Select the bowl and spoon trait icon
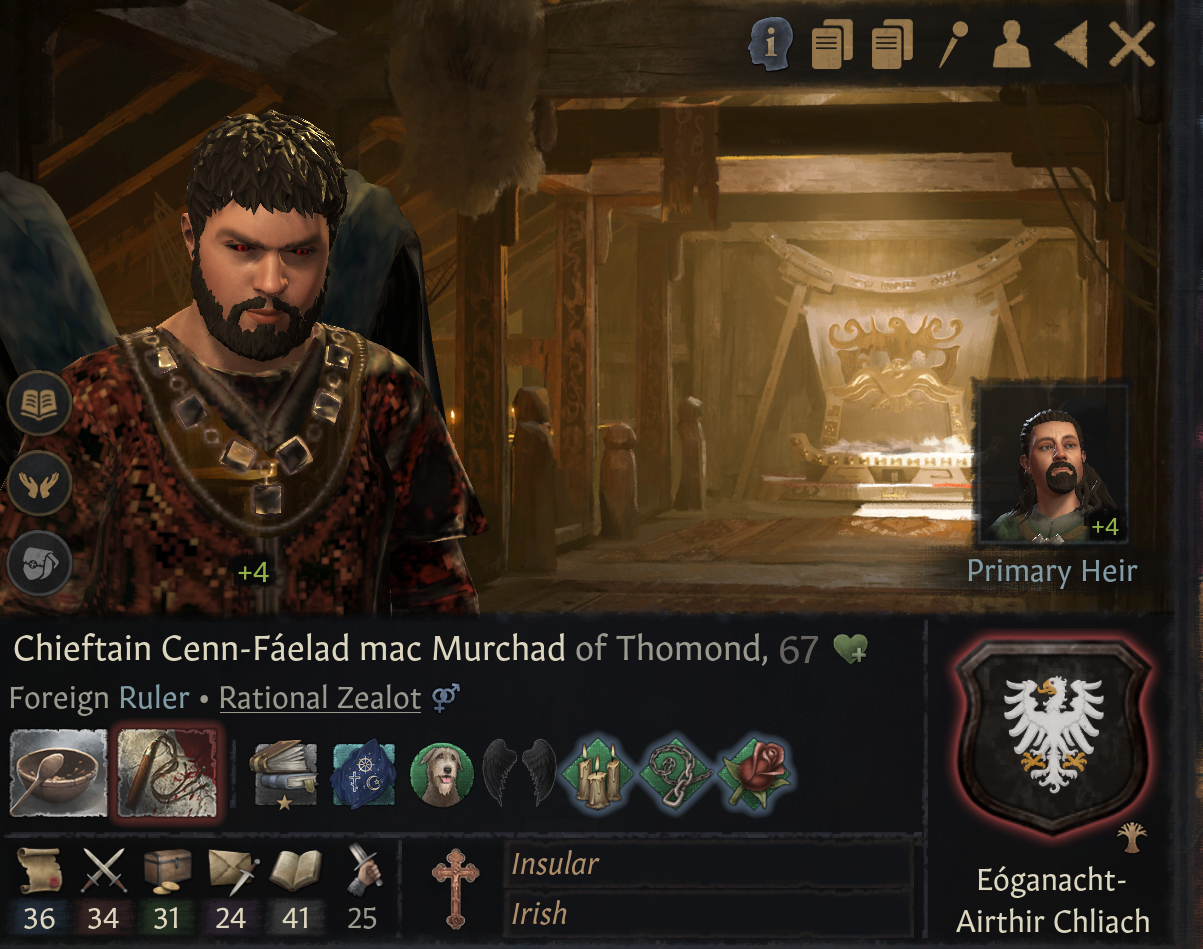The height and width of the screenshot is (949, 1203). [58, 773]
